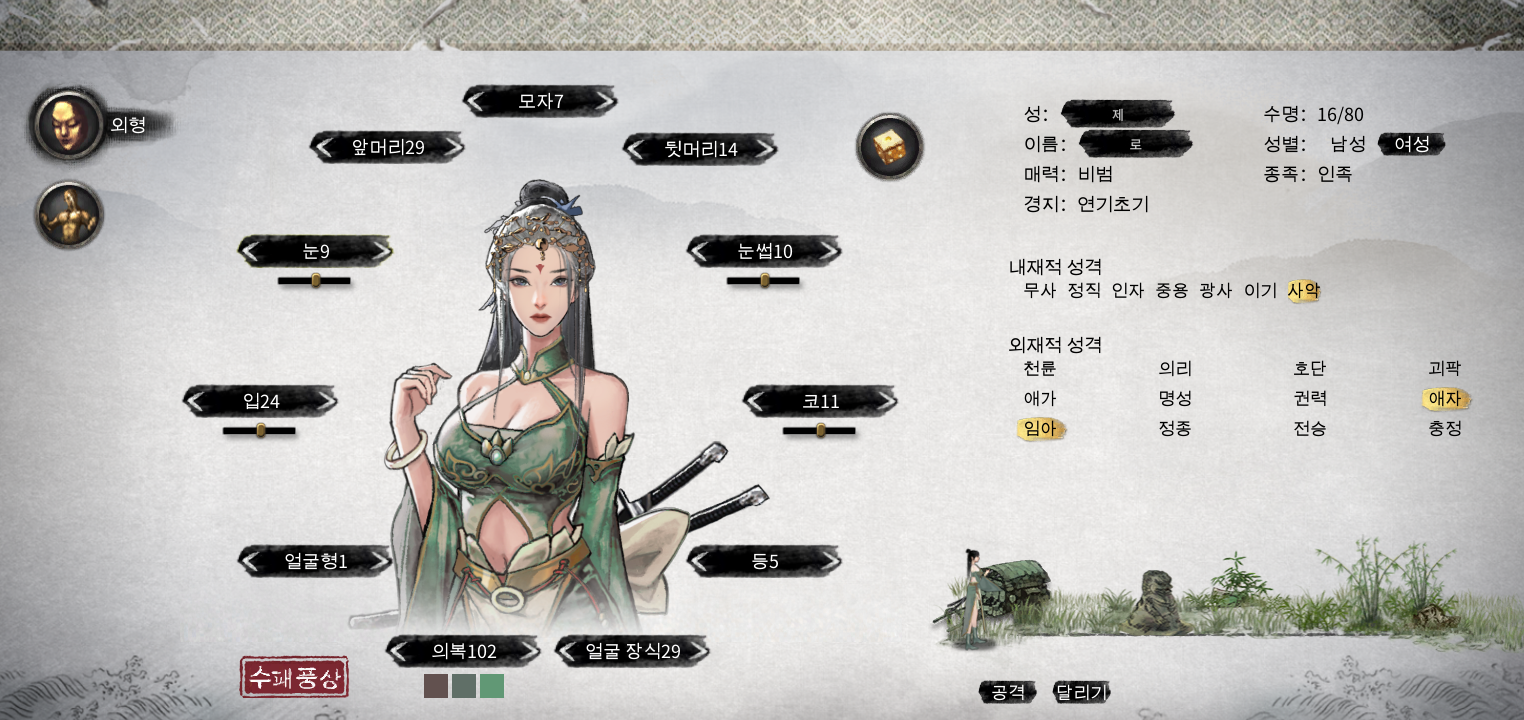Click the right arrow next to 뒷머리14

[763, 149]
